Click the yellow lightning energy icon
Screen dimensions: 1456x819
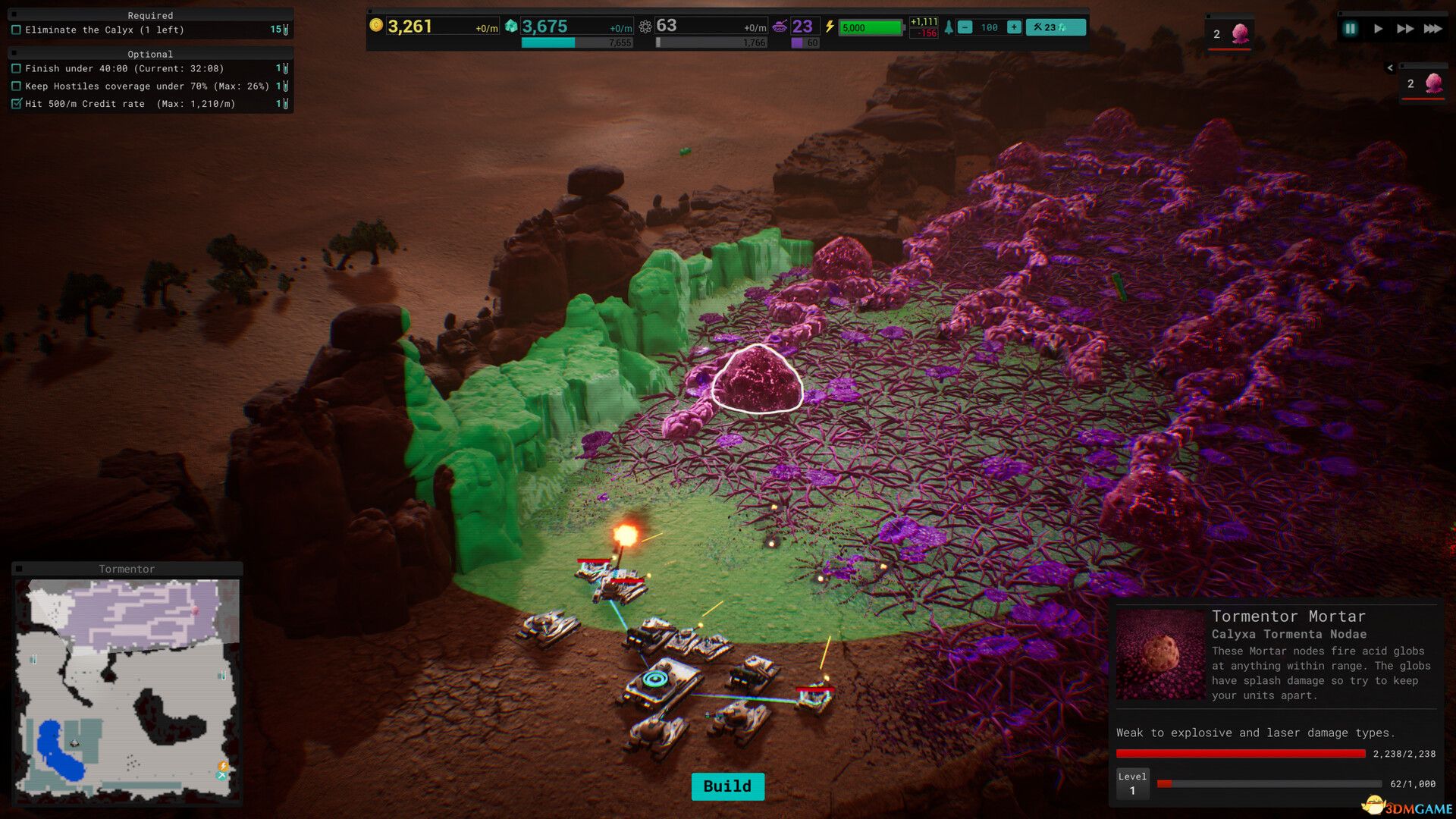tap(829, 25)
